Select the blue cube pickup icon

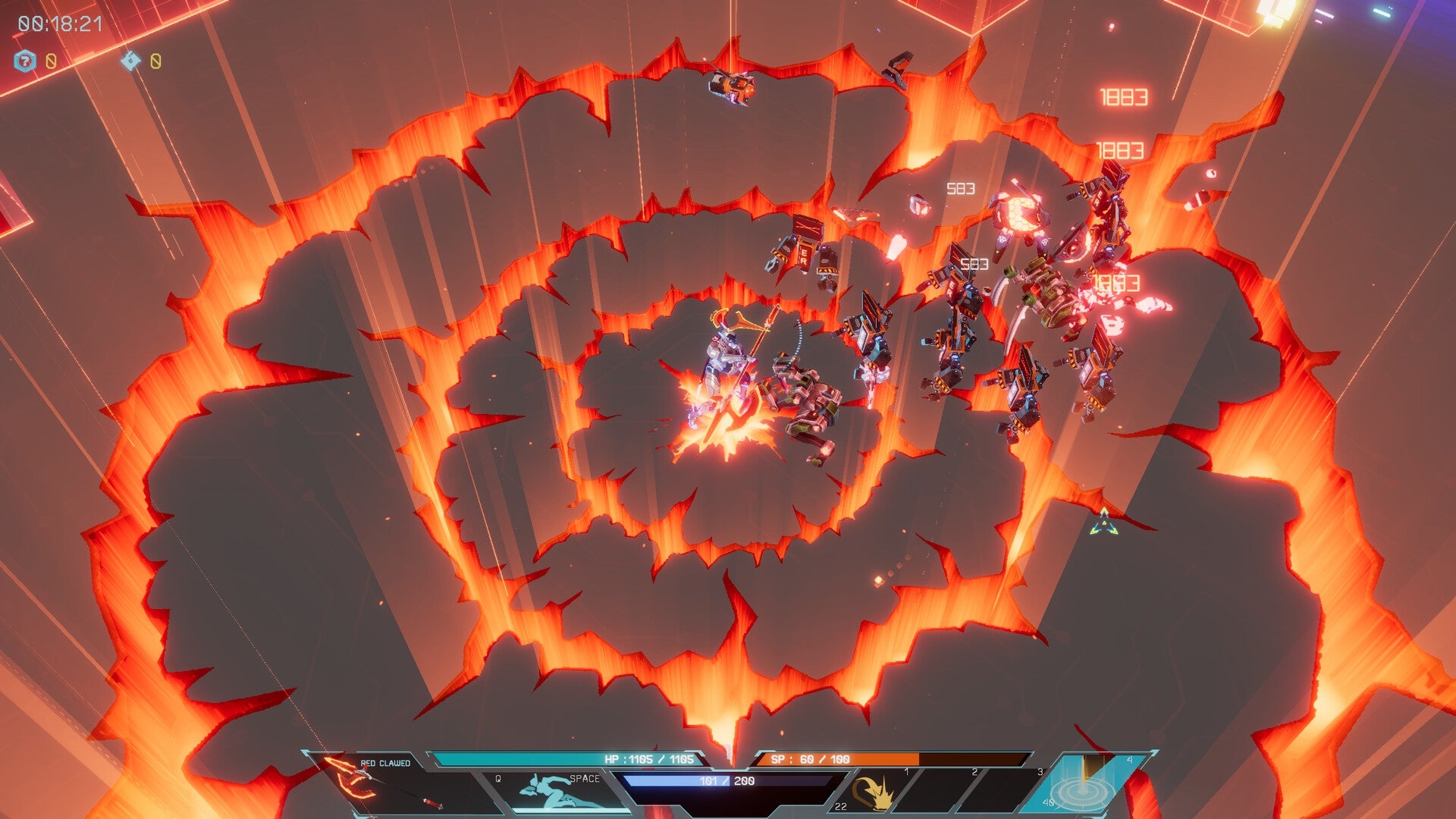pos(130,61)
